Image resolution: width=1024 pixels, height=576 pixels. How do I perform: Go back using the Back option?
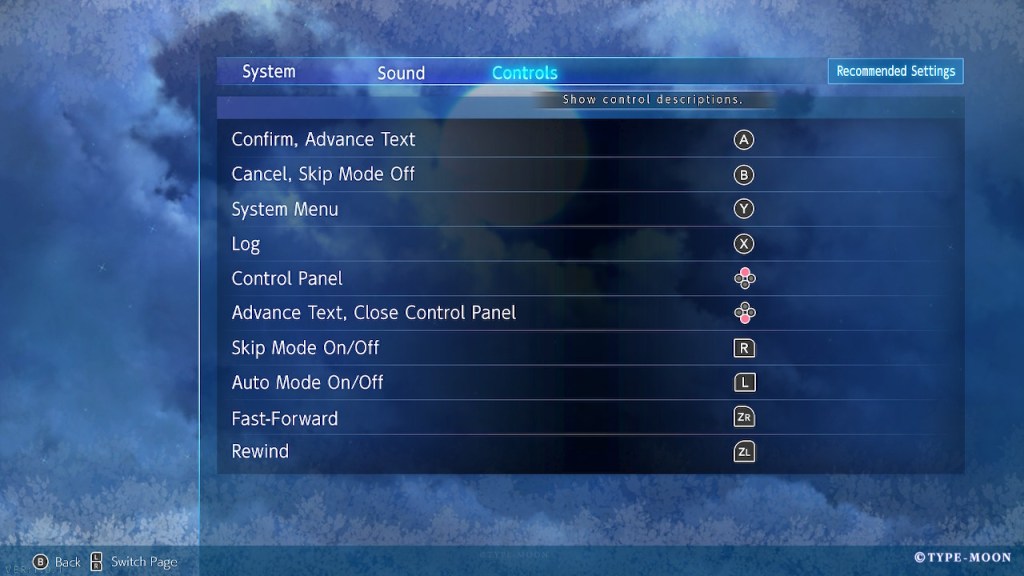(57, 562)
